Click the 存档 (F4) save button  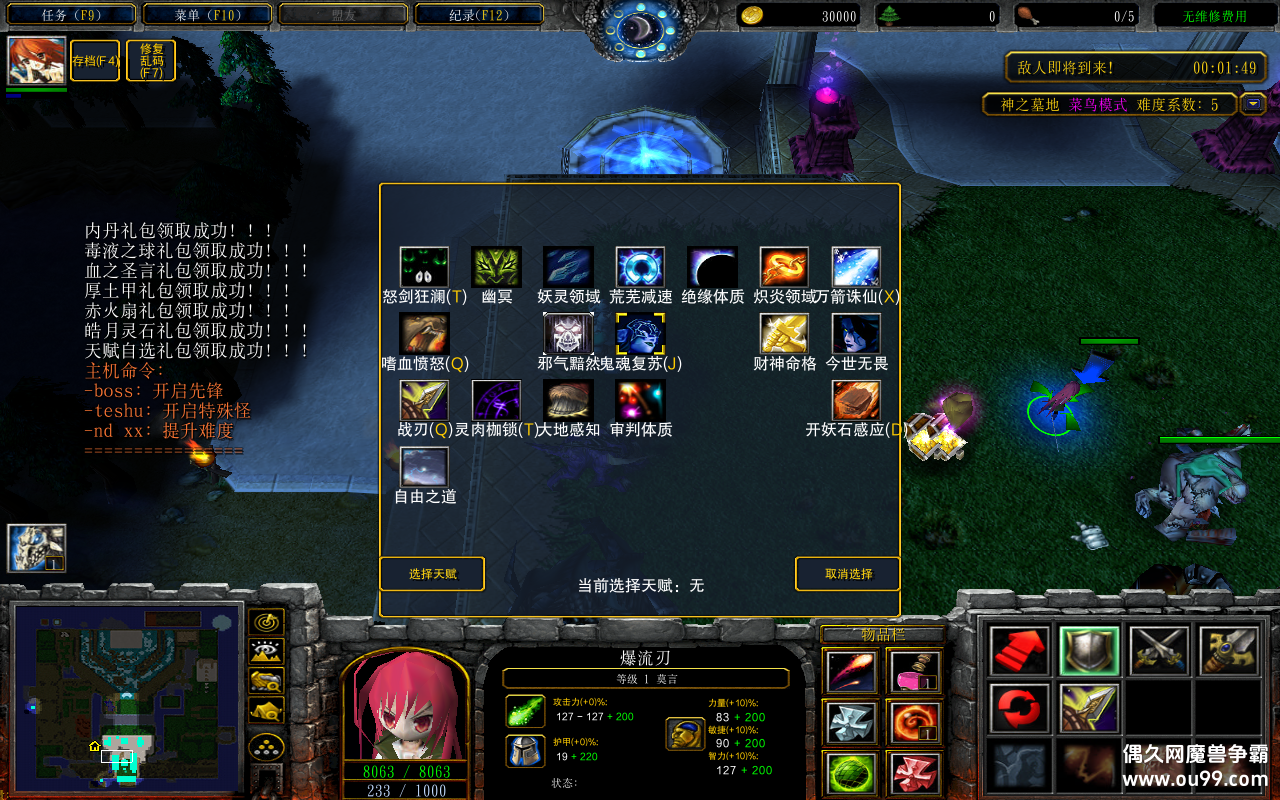tap(95, 61)
